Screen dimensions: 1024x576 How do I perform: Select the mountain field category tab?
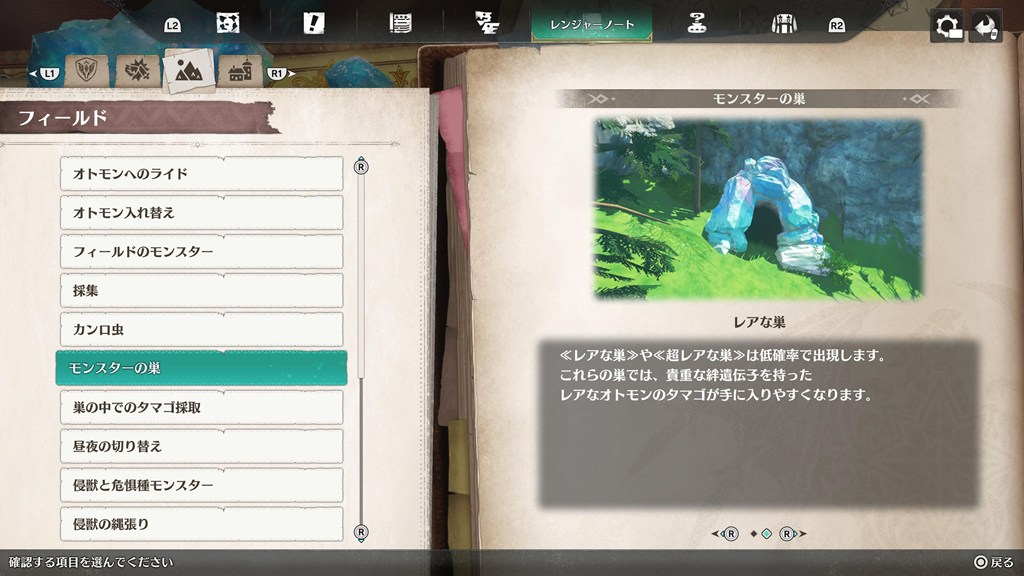188,70
